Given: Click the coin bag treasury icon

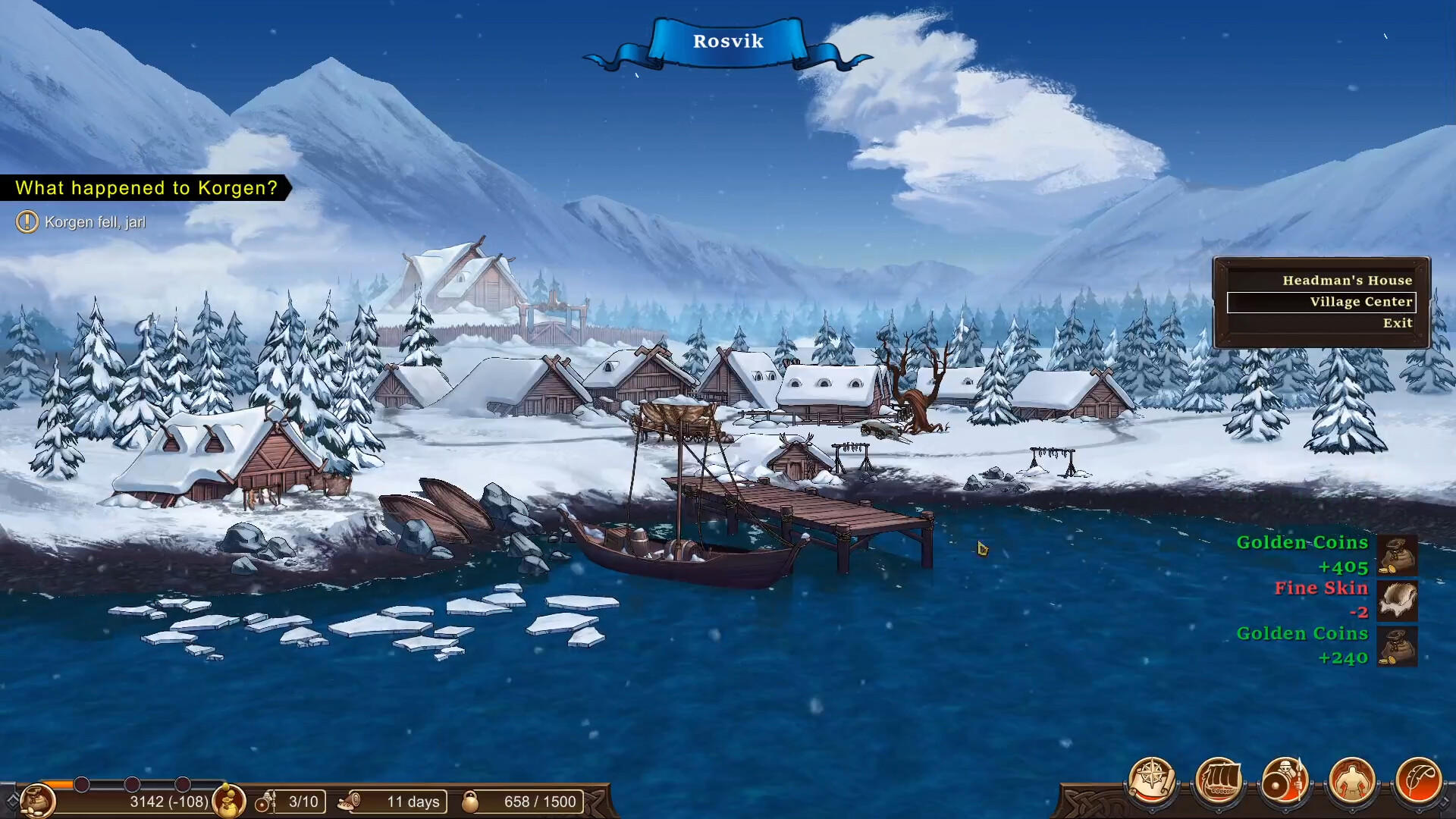Looking at the screenshot, I should (36, 800).
